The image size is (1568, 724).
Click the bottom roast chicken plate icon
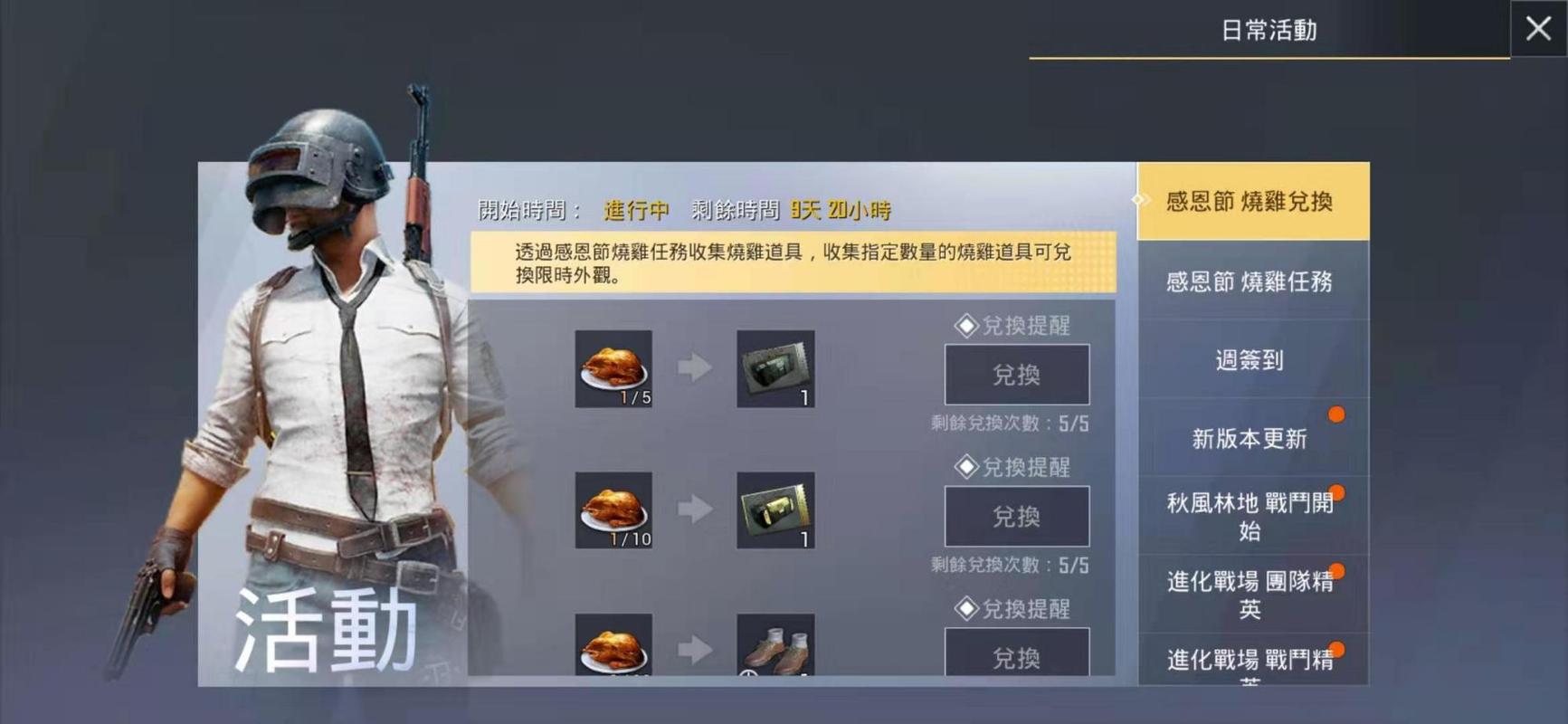613,647
